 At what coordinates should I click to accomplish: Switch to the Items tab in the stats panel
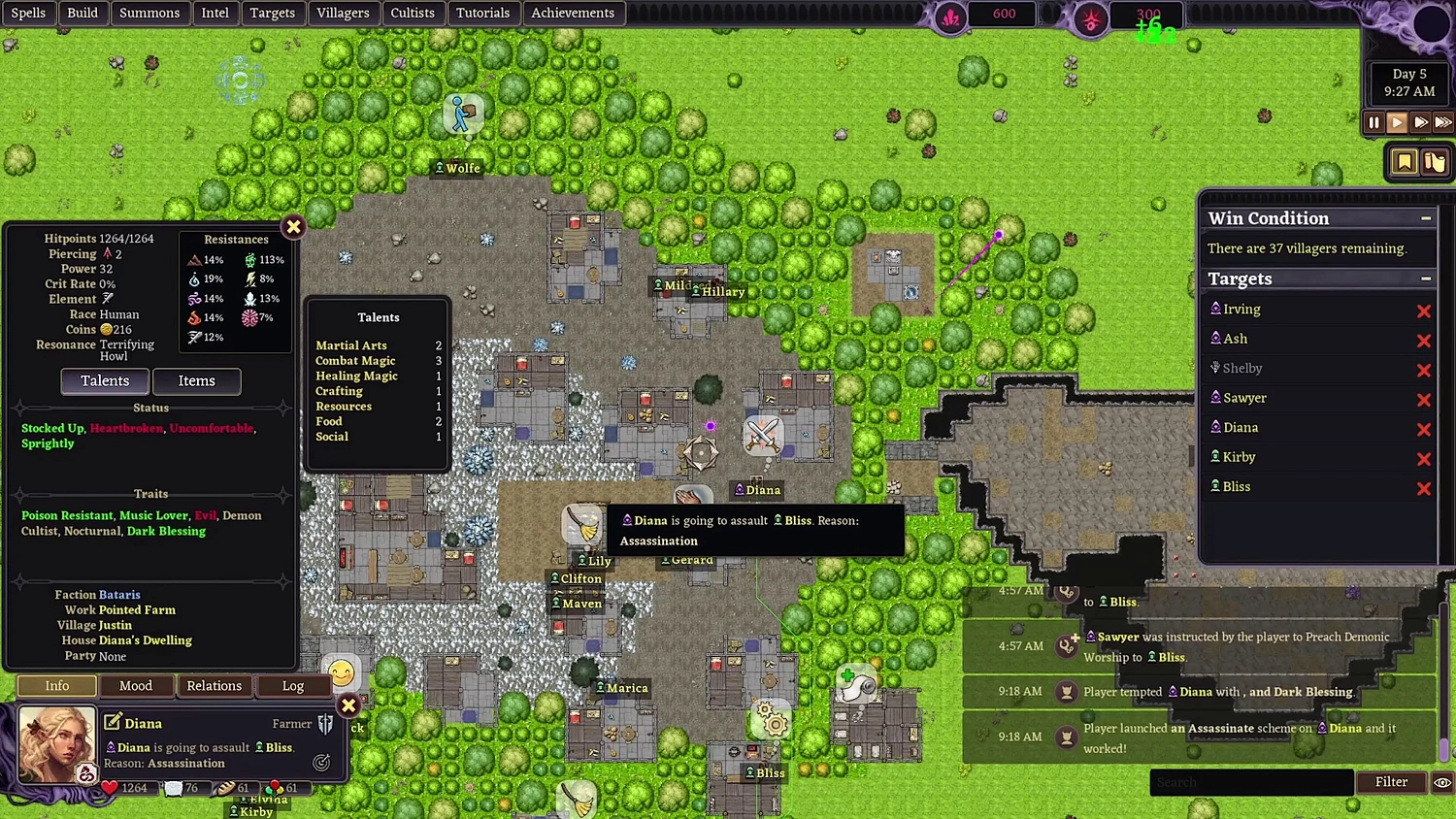click(x=196, y=380)
